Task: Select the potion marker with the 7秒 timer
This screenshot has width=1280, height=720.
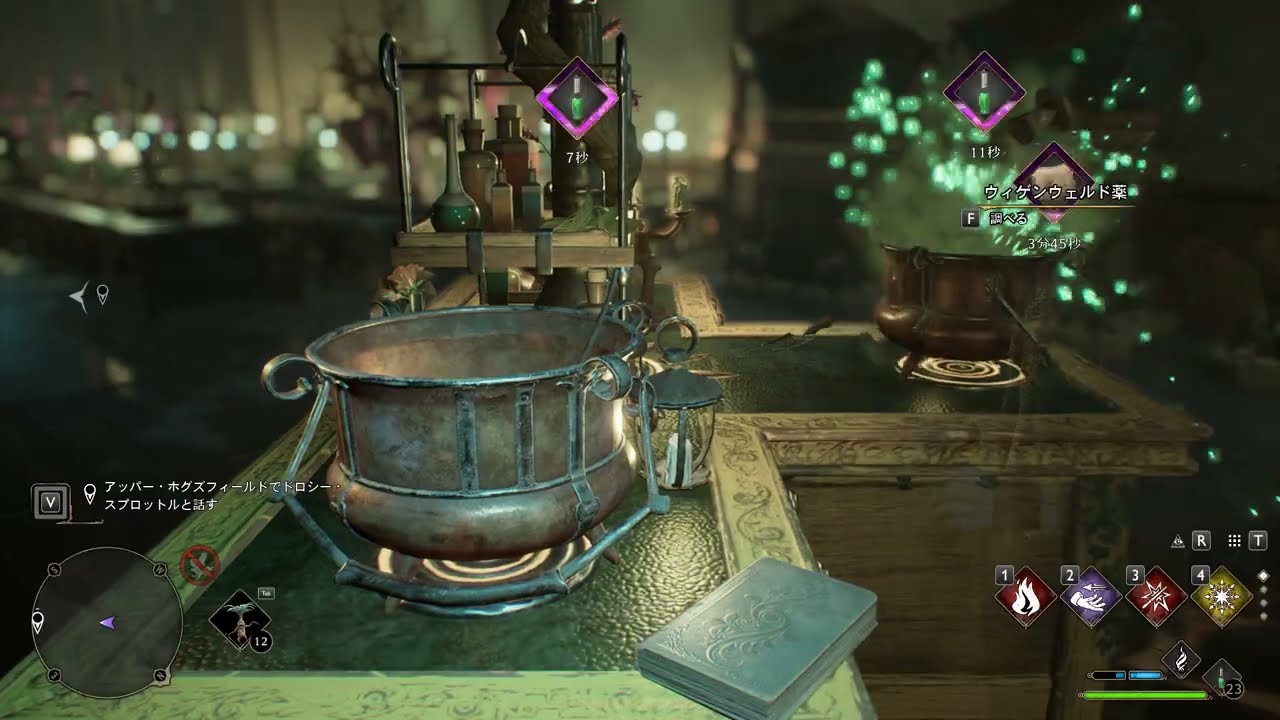Action: pyautogui.click(x=577, y=99)
